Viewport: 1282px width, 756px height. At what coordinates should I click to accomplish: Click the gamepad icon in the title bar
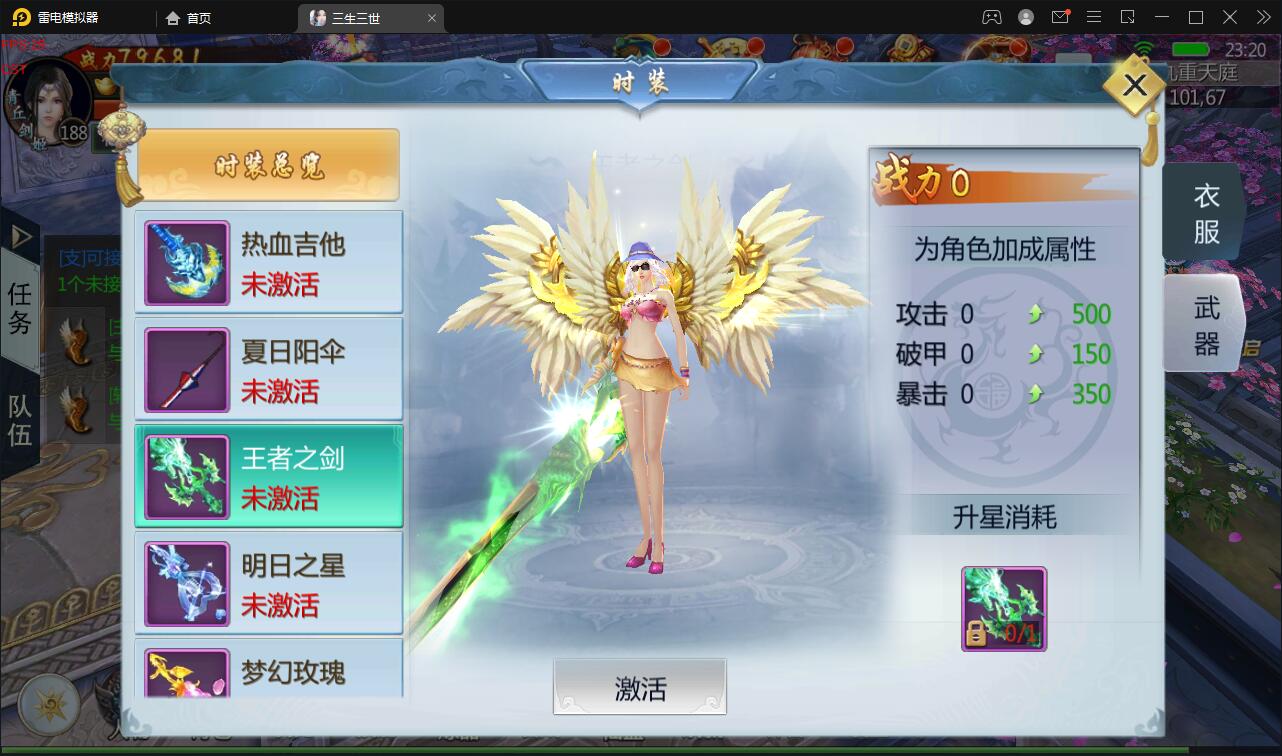(991, 17)
